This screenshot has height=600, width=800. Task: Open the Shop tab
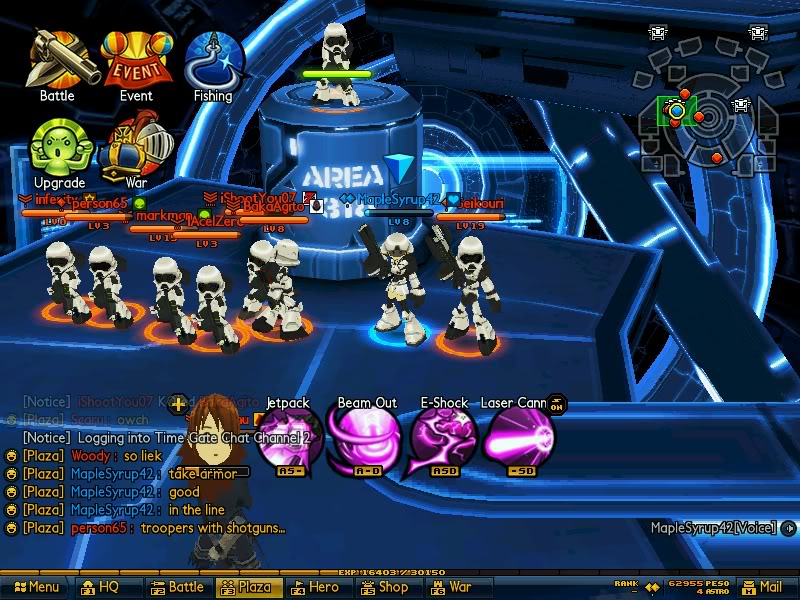click(x=385, y=588)
